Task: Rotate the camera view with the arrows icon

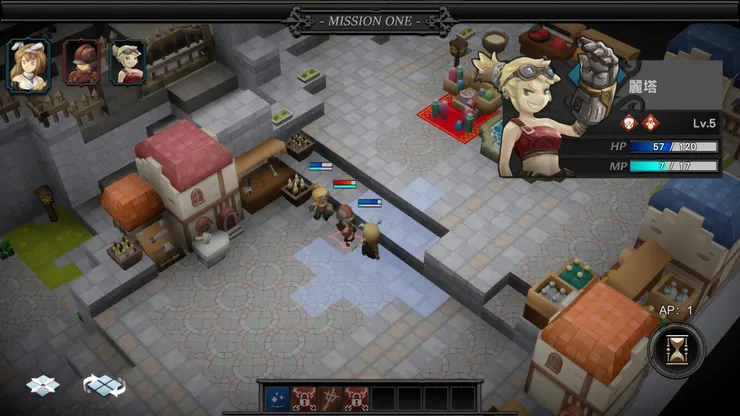Action: (x=104, y=384)
